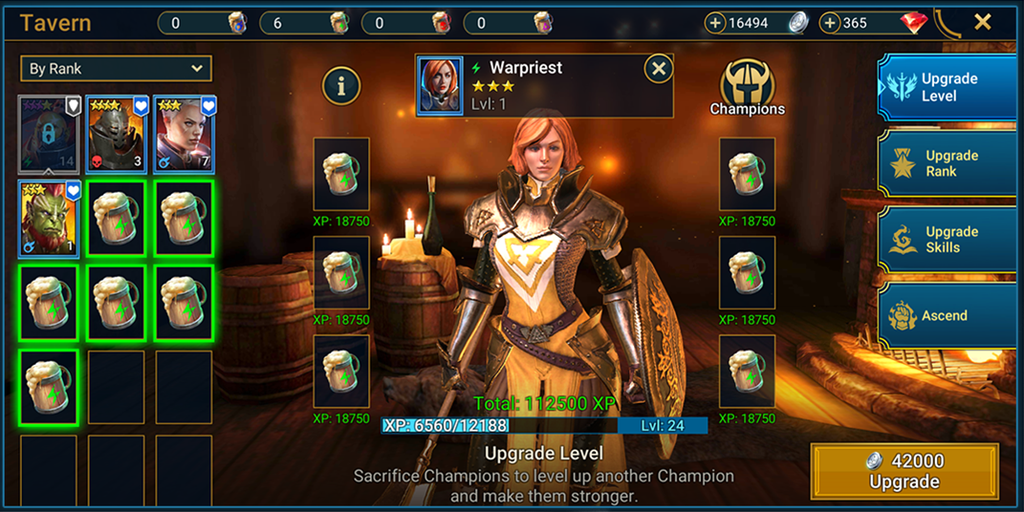Deselect Warpriest using the X button
1024x512 pixels.
click(658, 68)
